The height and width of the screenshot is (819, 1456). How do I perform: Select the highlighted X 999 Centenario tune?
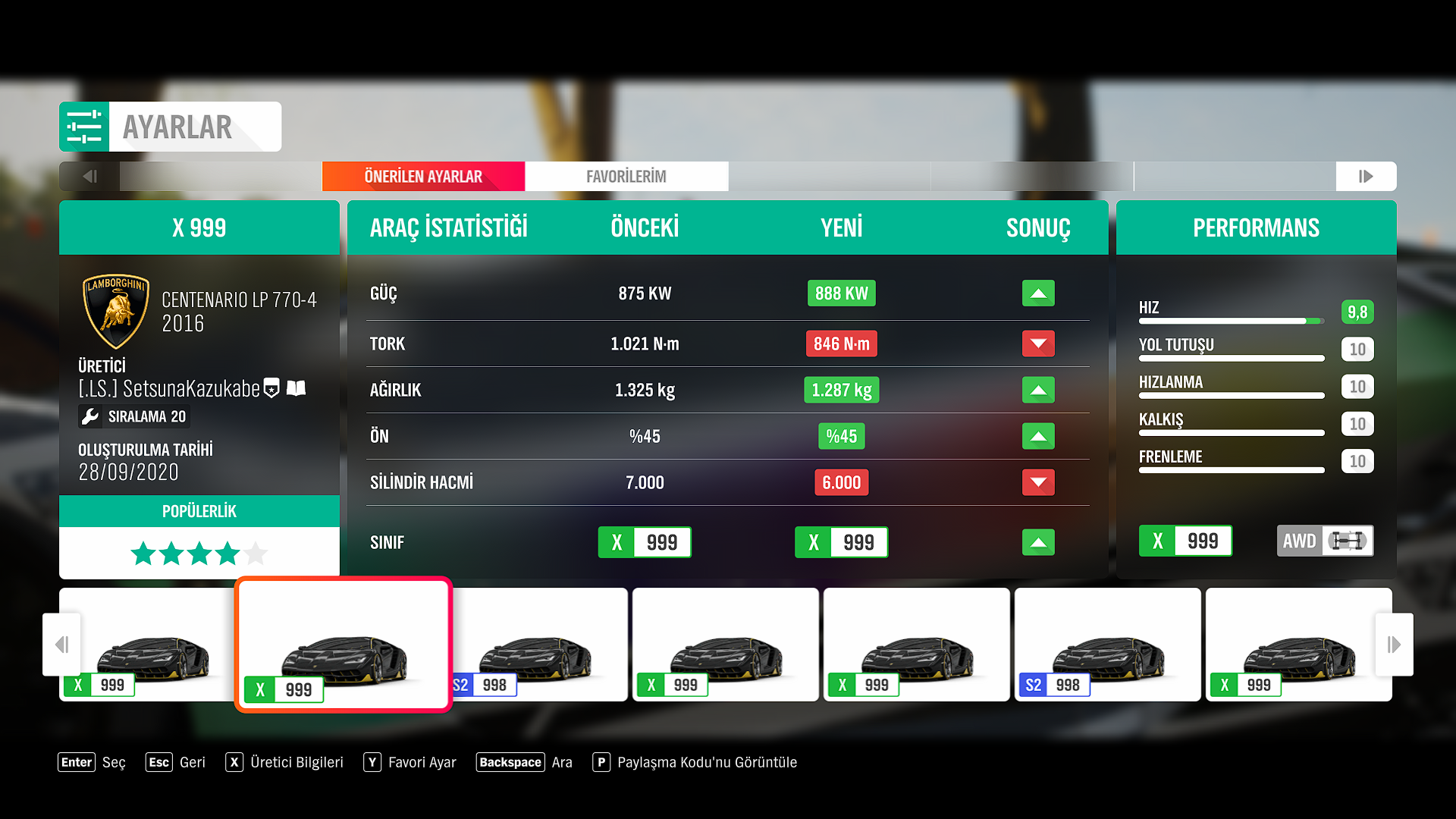click(344, 645)
